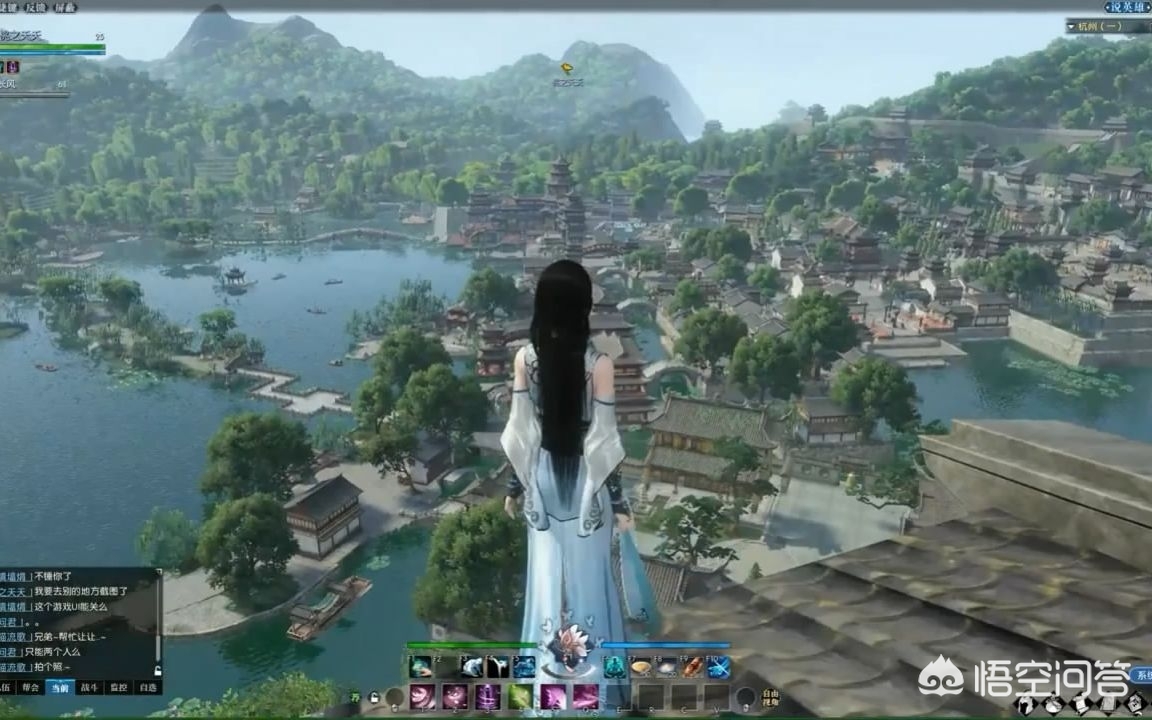
Task: Select the 系统 system button at bottom right
Action: 1142,676
